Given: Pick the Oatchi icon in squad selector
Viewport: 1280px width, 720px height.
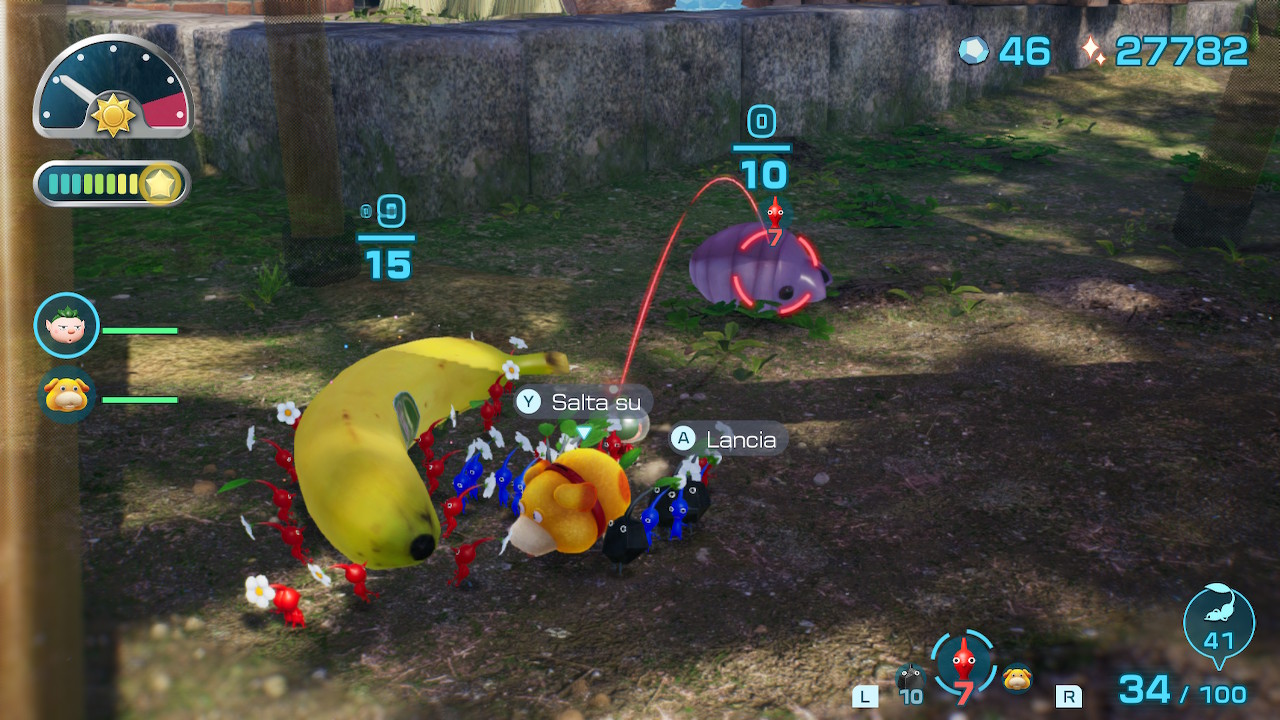Looking at the screenshot, I should [1018, 677].
